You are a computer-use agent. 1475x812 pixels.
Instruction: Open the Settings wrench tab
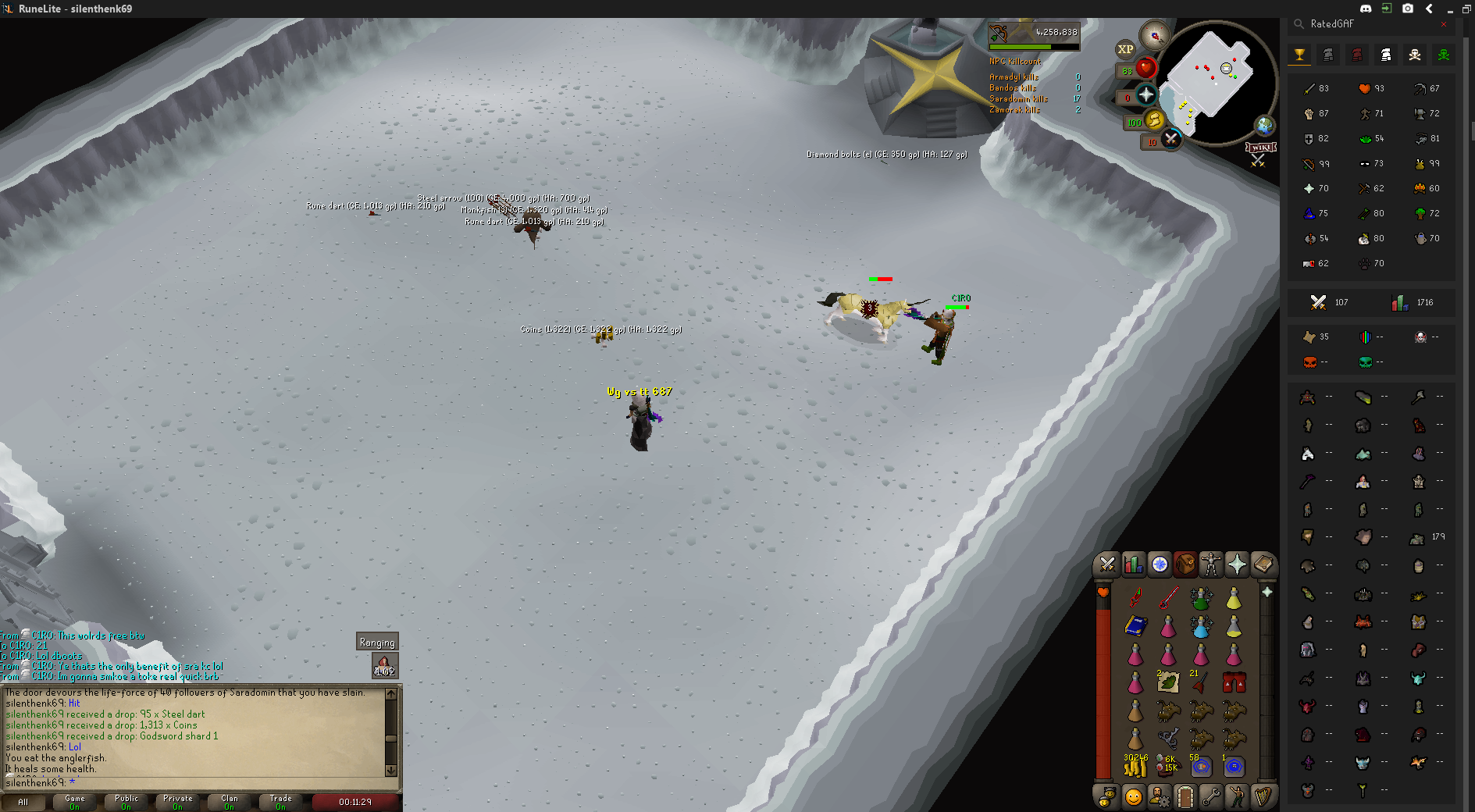[x=1211, y=796]
